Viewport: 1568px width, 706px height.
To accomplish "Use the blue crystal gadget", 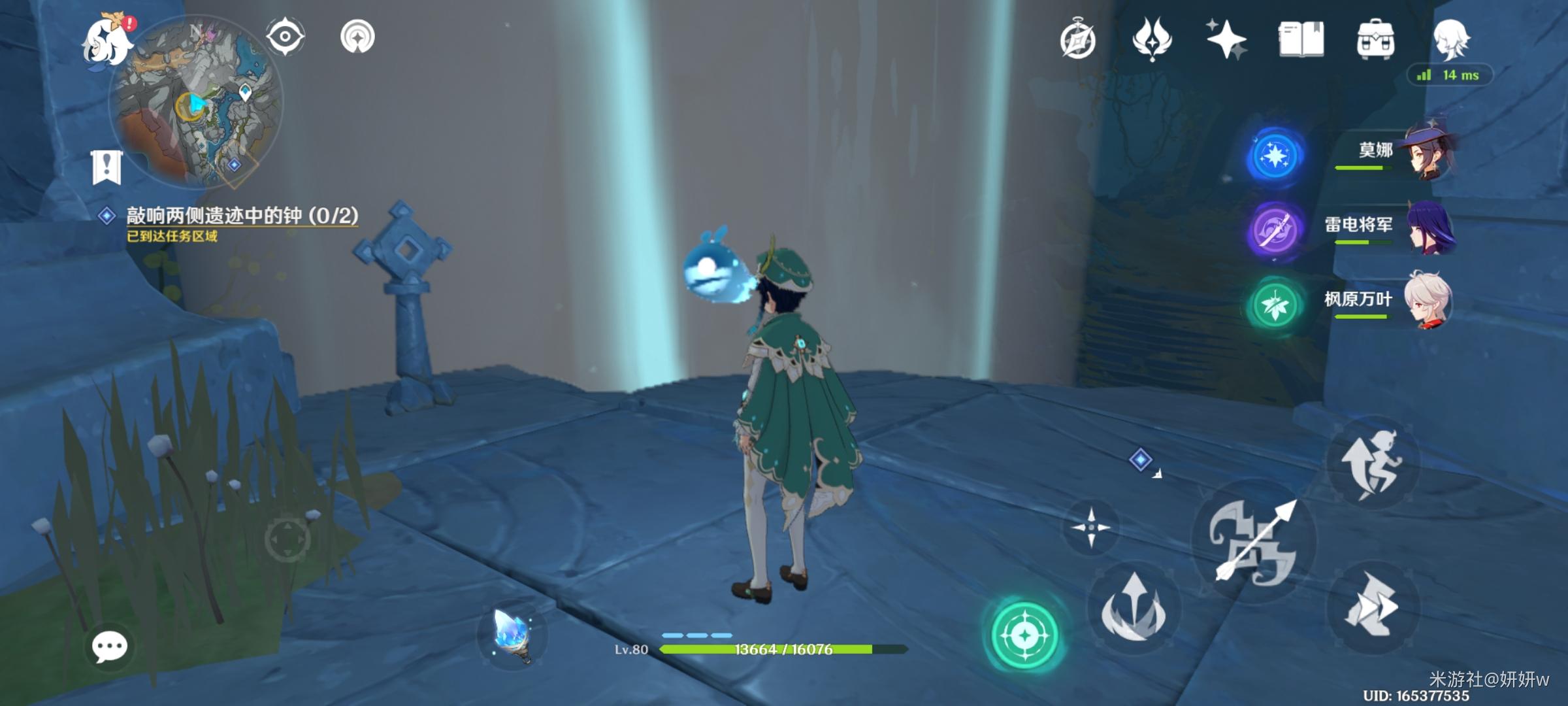I will pos(512,634).
